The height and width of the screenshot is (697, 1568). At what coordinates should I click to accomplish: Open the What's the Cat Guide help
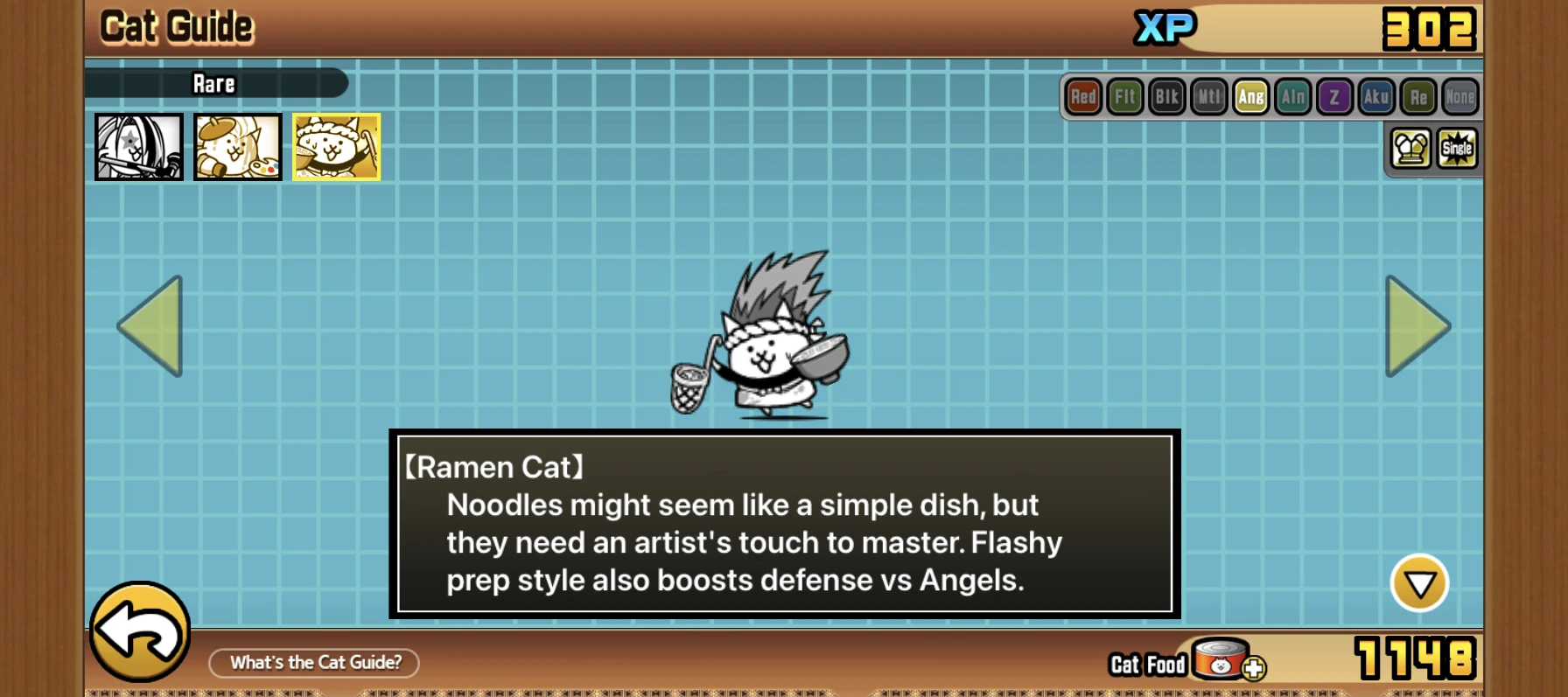[x=312, y=663]
